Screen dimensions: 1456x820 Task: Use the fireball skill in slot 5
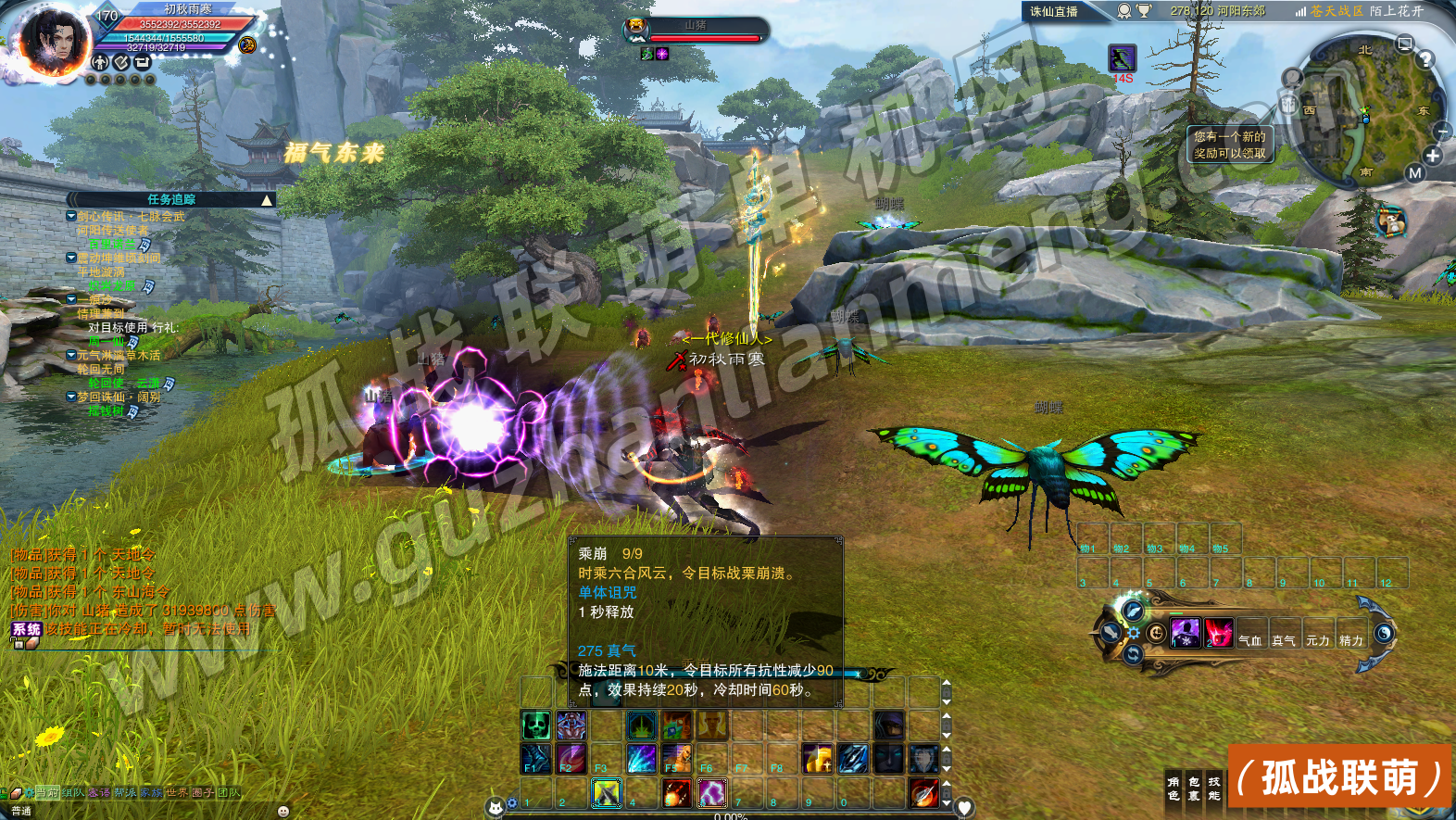(676, 793)
